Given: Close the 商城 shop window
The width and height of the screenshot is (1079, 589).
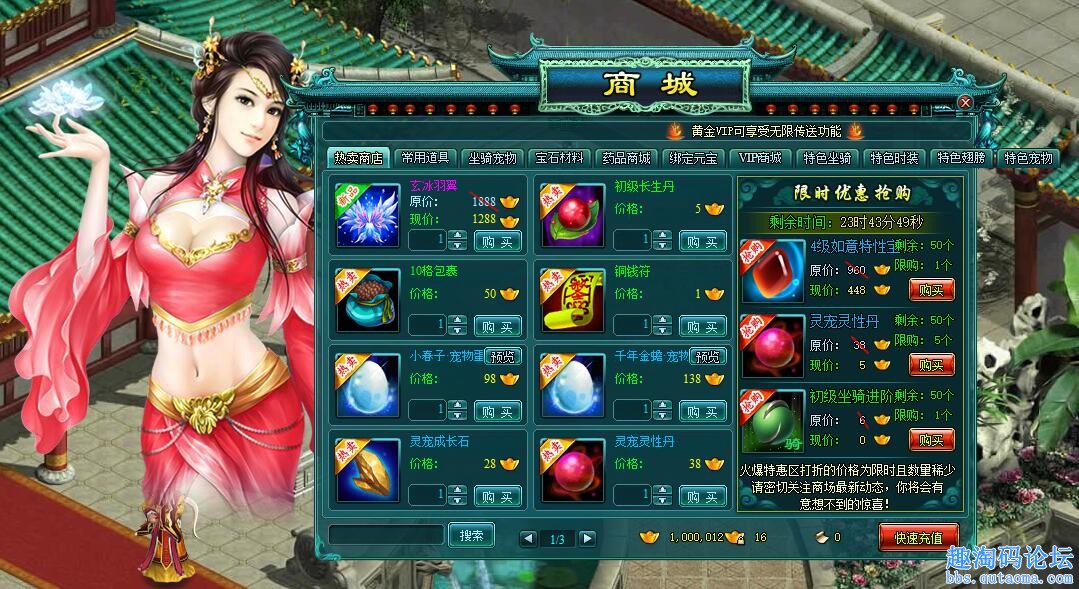Looking at the screenshot, I should tap(965, 103).
